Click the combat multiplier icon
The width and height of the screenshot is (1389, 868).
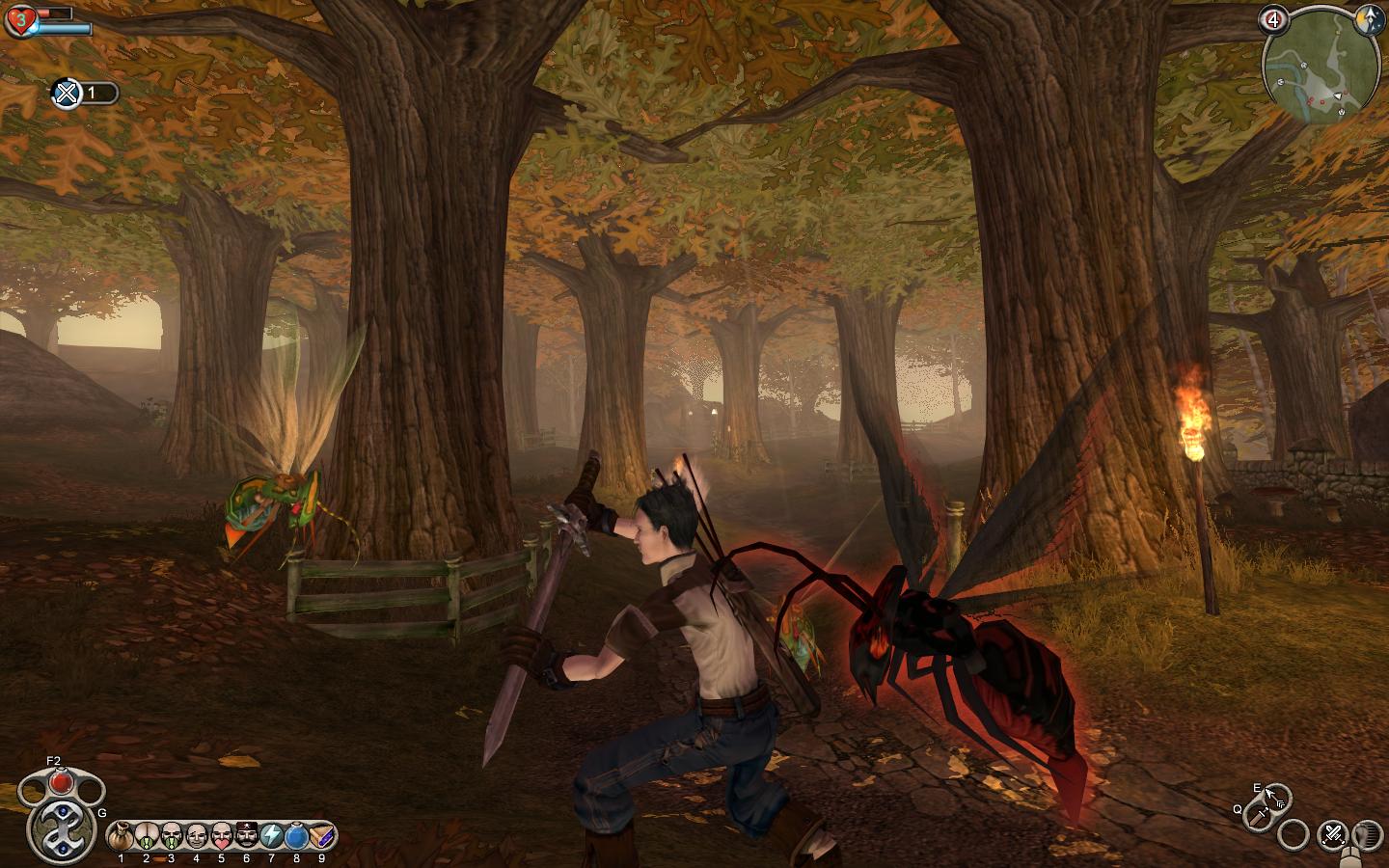coord(67,94)
